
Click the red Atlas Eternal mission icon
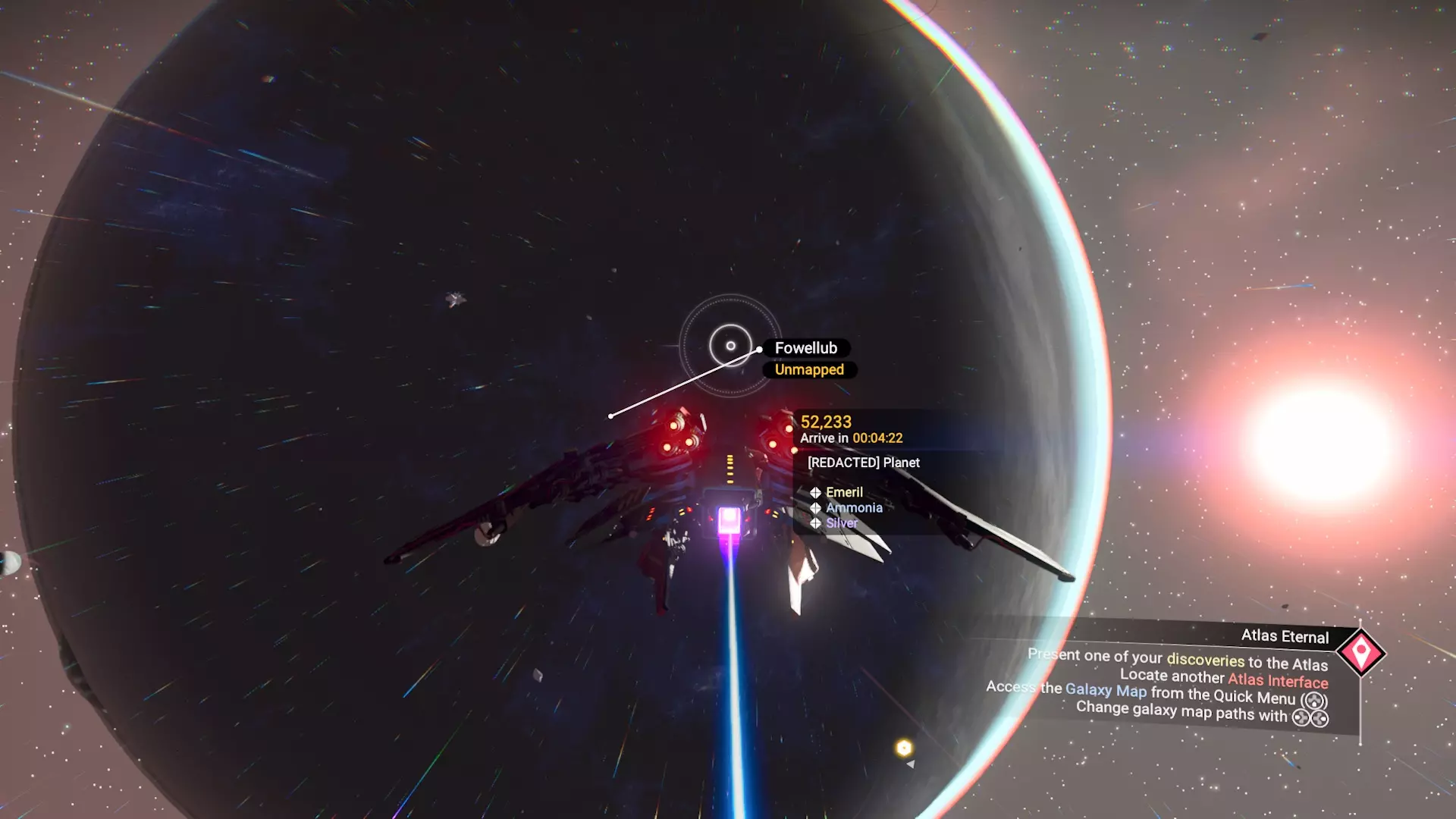pyautogui.click(x=1360, y=652)
